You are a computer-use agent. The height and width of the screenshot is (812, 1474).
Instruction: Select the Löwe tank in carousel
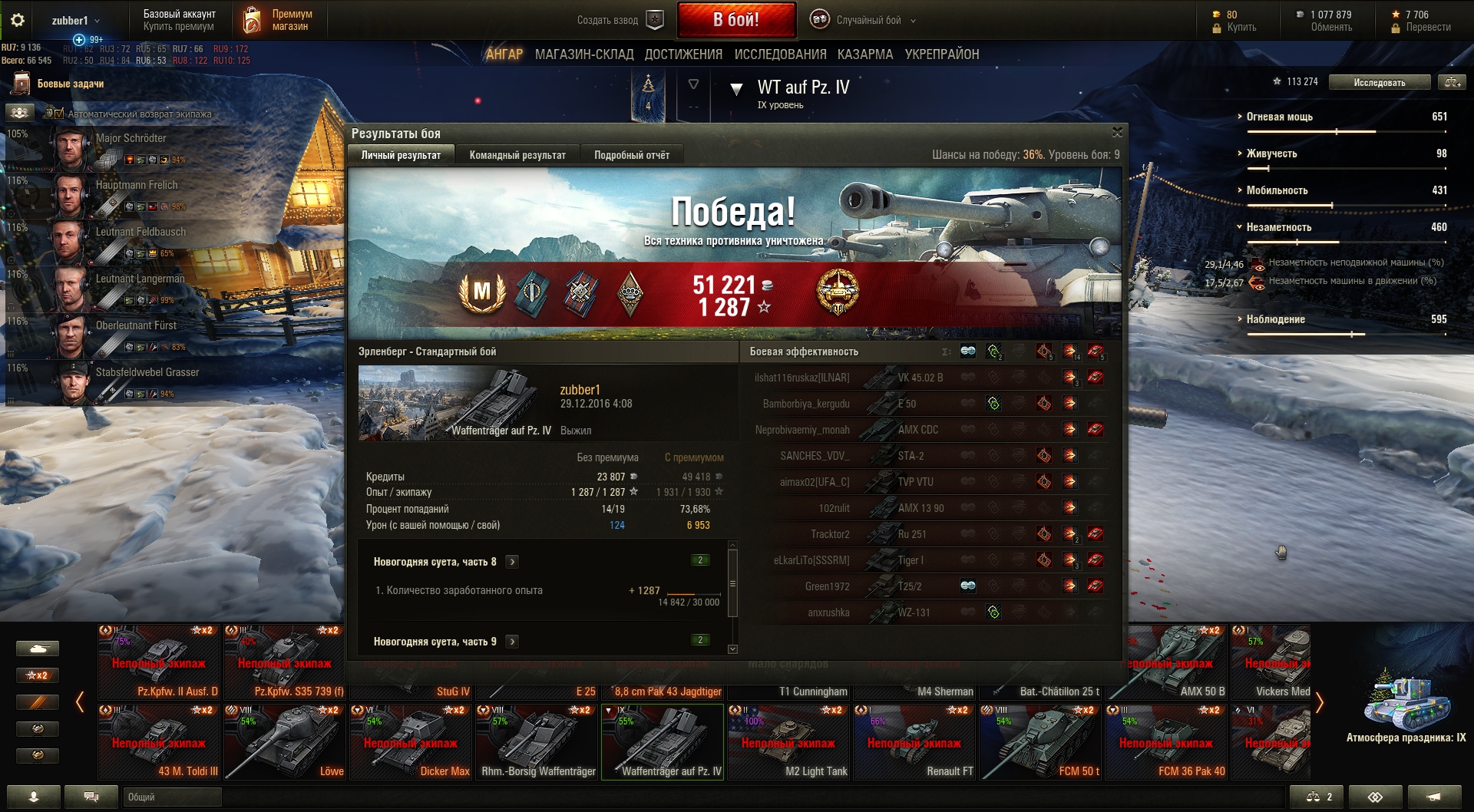coord(285,742)
